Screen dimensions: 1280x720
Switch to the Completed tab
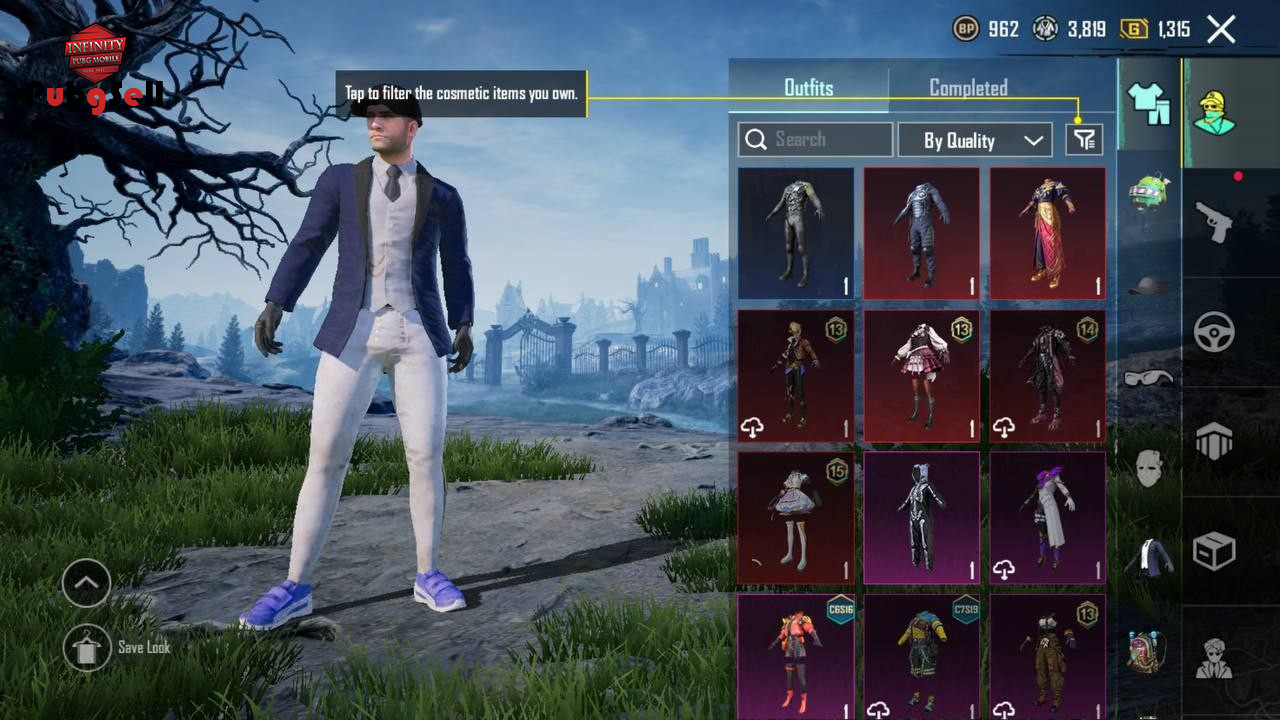pyautogui.click(x=968, y=88)
